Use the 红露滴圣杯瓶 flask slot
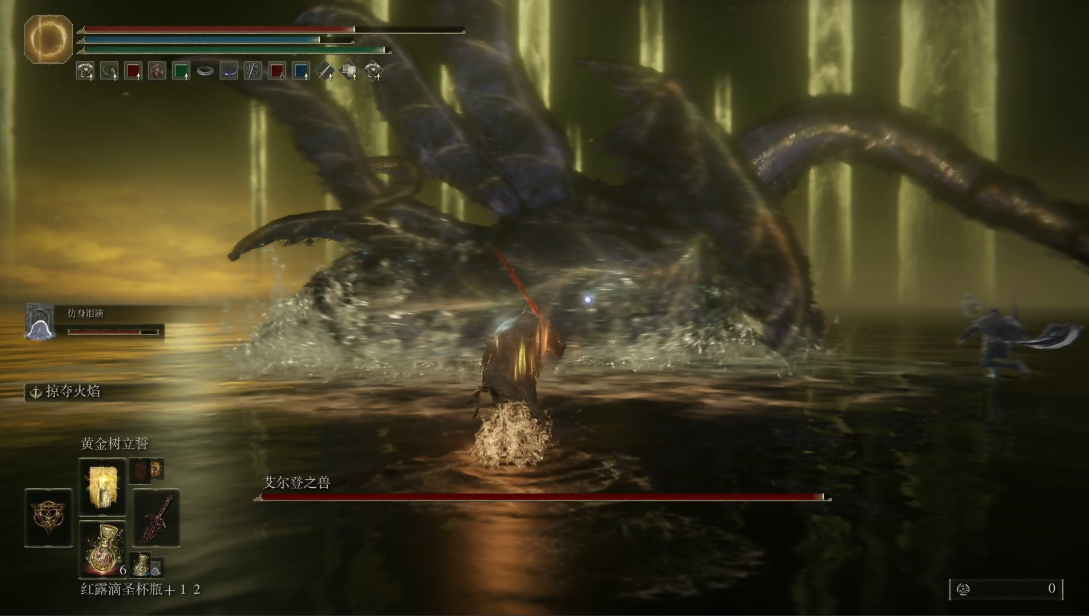Screen dimensions: 1089x616 click(102, 548)
